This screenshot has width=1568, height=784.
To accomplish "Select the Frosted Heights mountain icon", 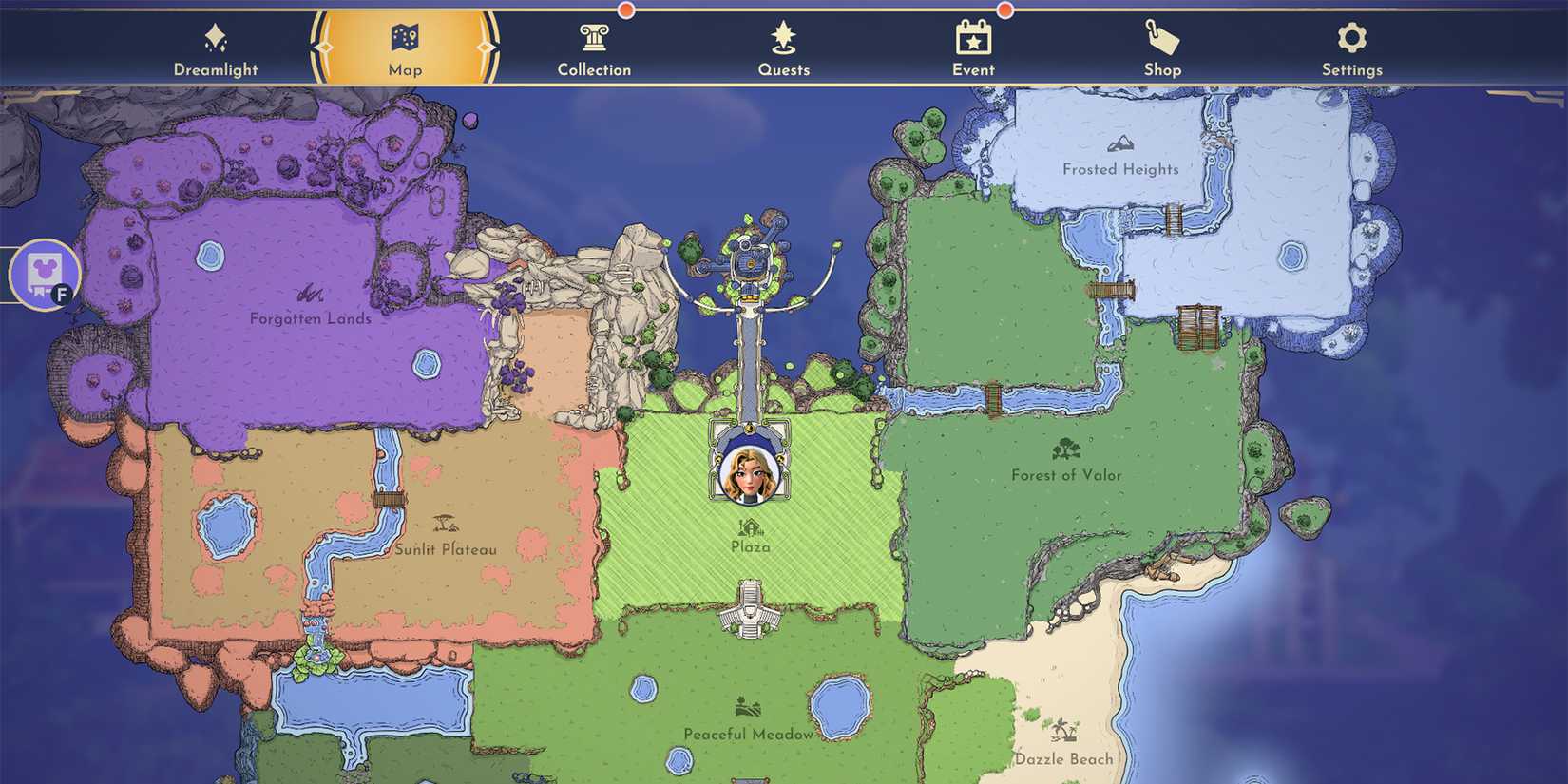I will (1120, 144).
